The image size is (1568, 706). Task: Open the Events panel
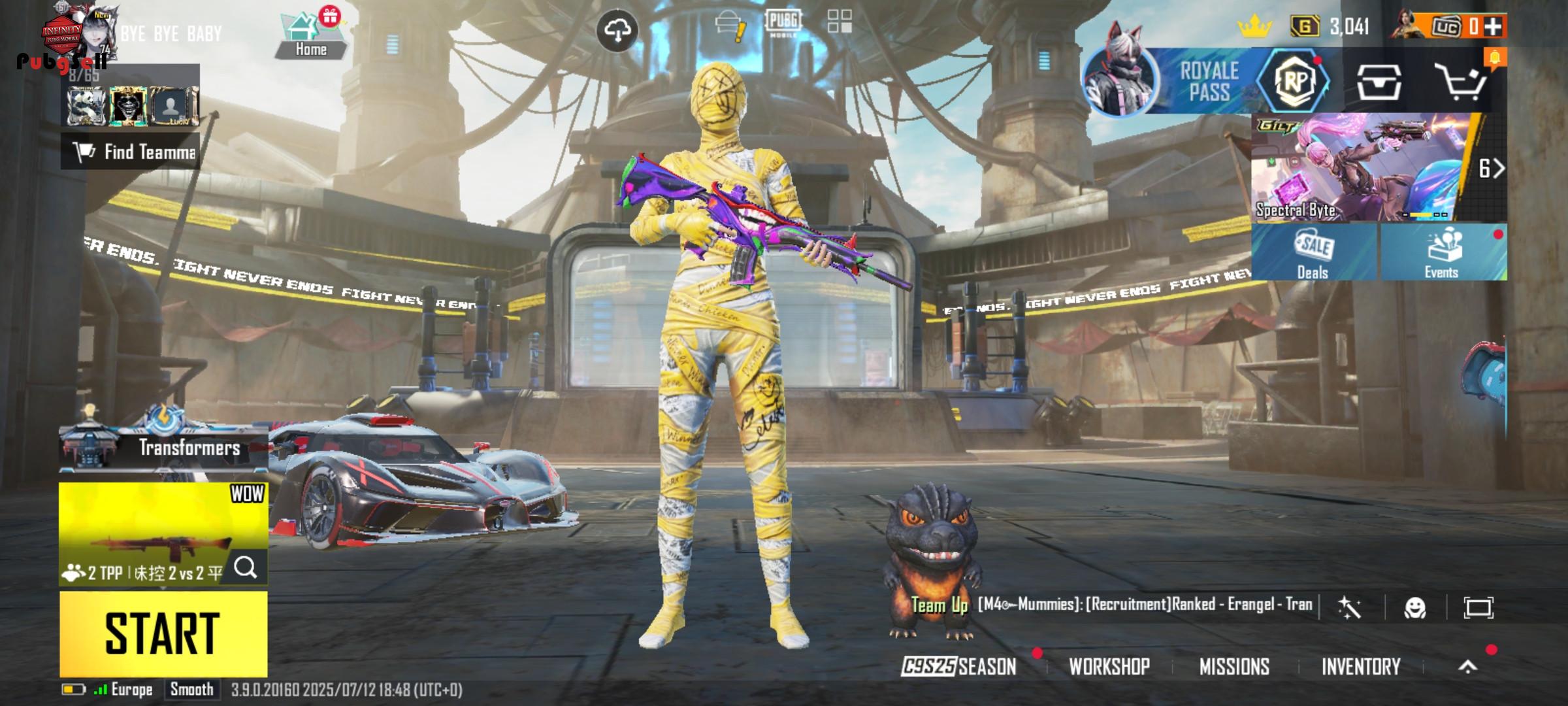click(1443, 253)
